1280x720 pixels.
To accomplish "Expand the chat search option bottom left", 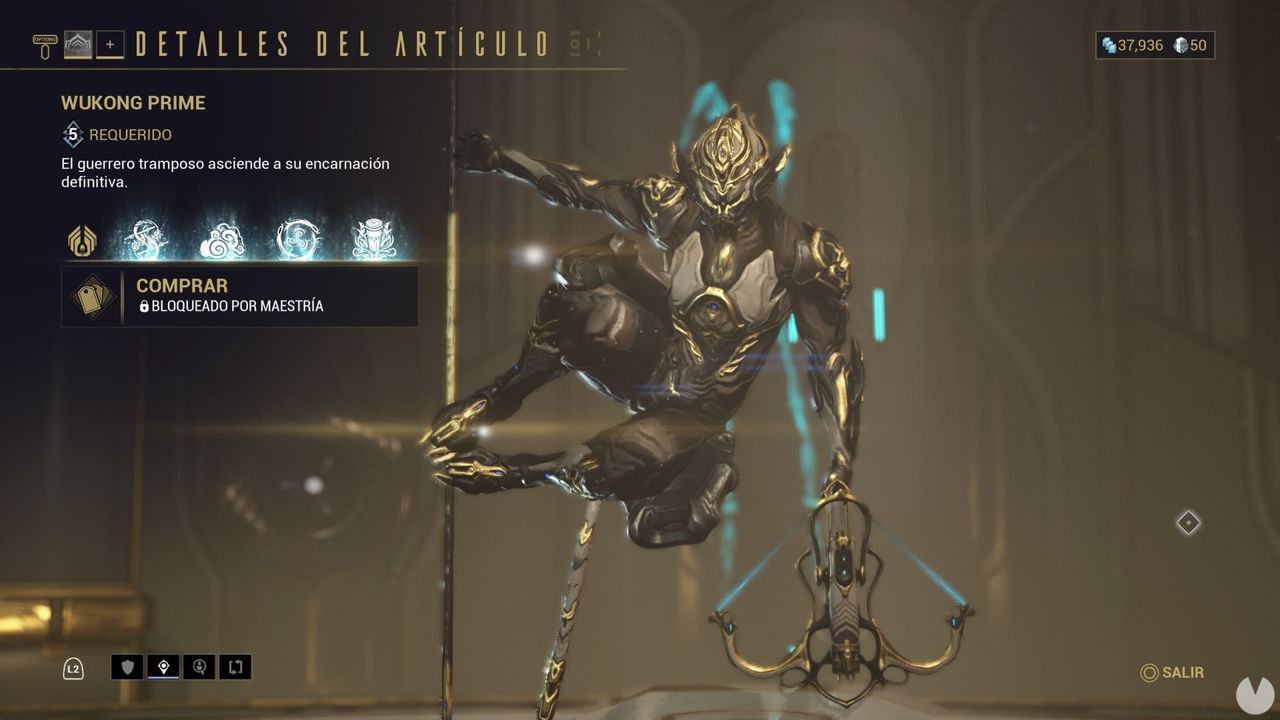I will click(x=199, y=667).
